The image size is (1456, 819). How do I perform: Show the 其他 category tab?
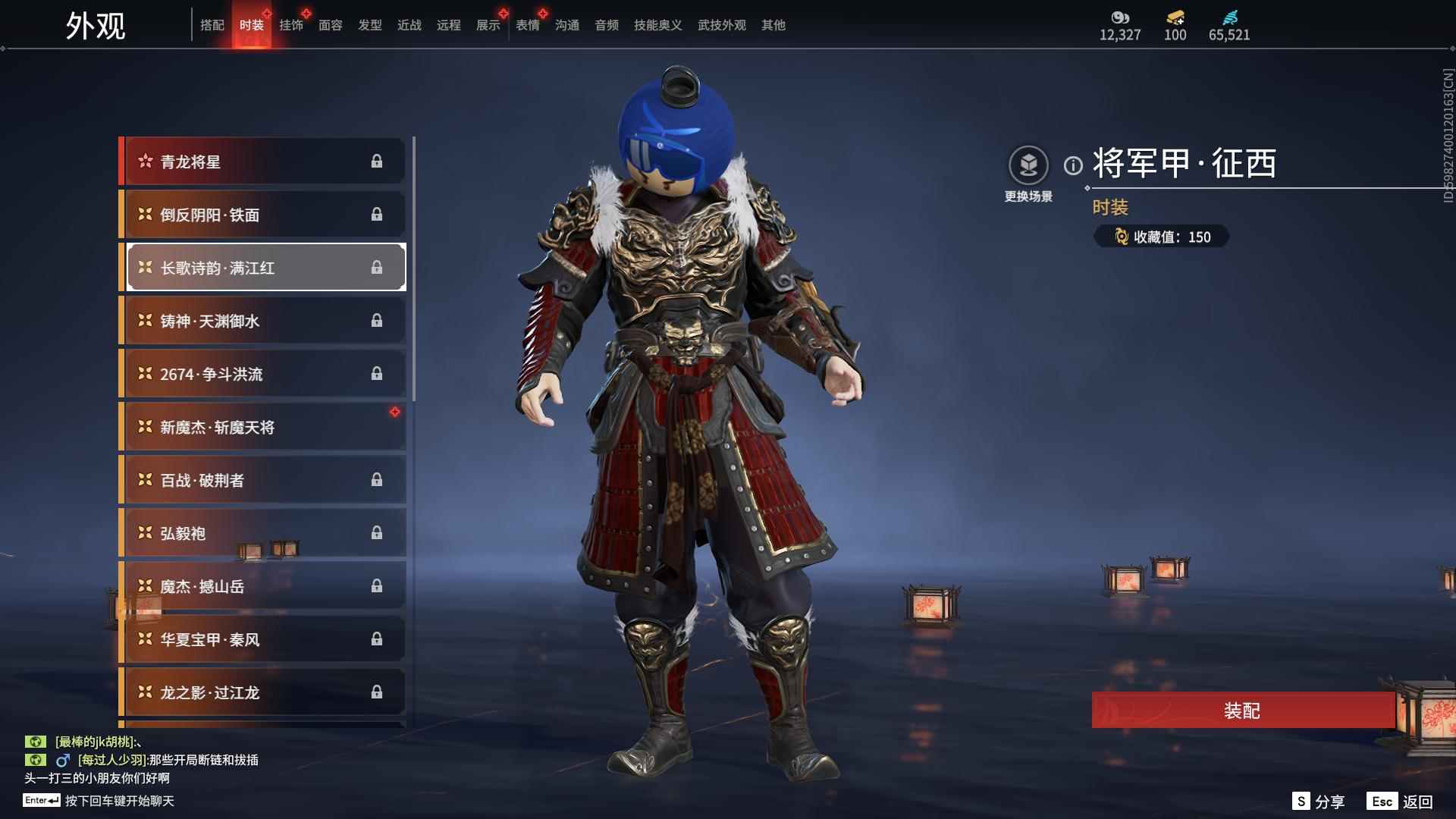(x=773, y=25)
